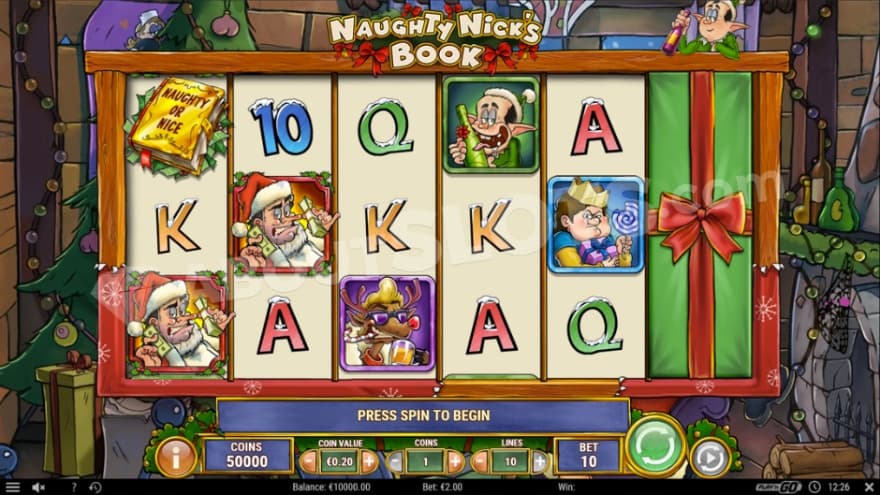Open the hamburger menu
The height and width of the screenshot is (495, 880).
[13, 487]
